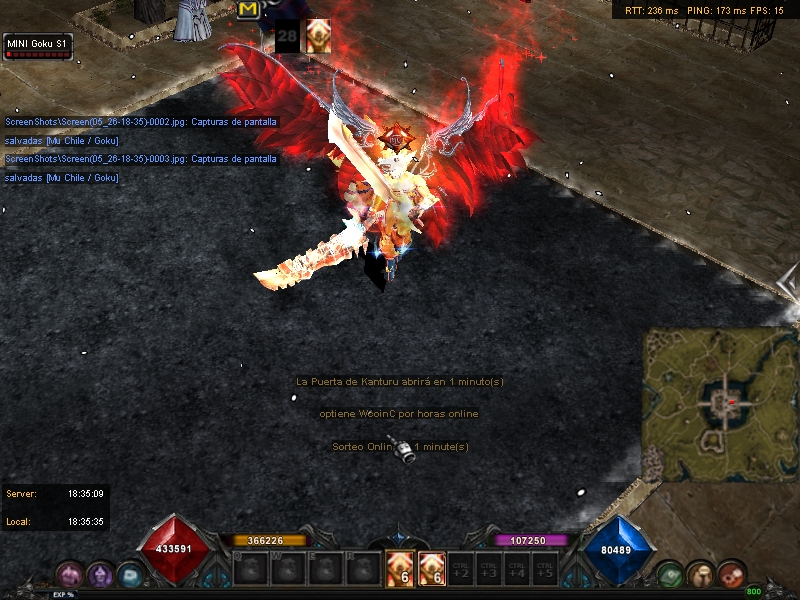The image size is (800, 600).
Task: Open the purple figure menu button
Action: click(x=100, y=573)
